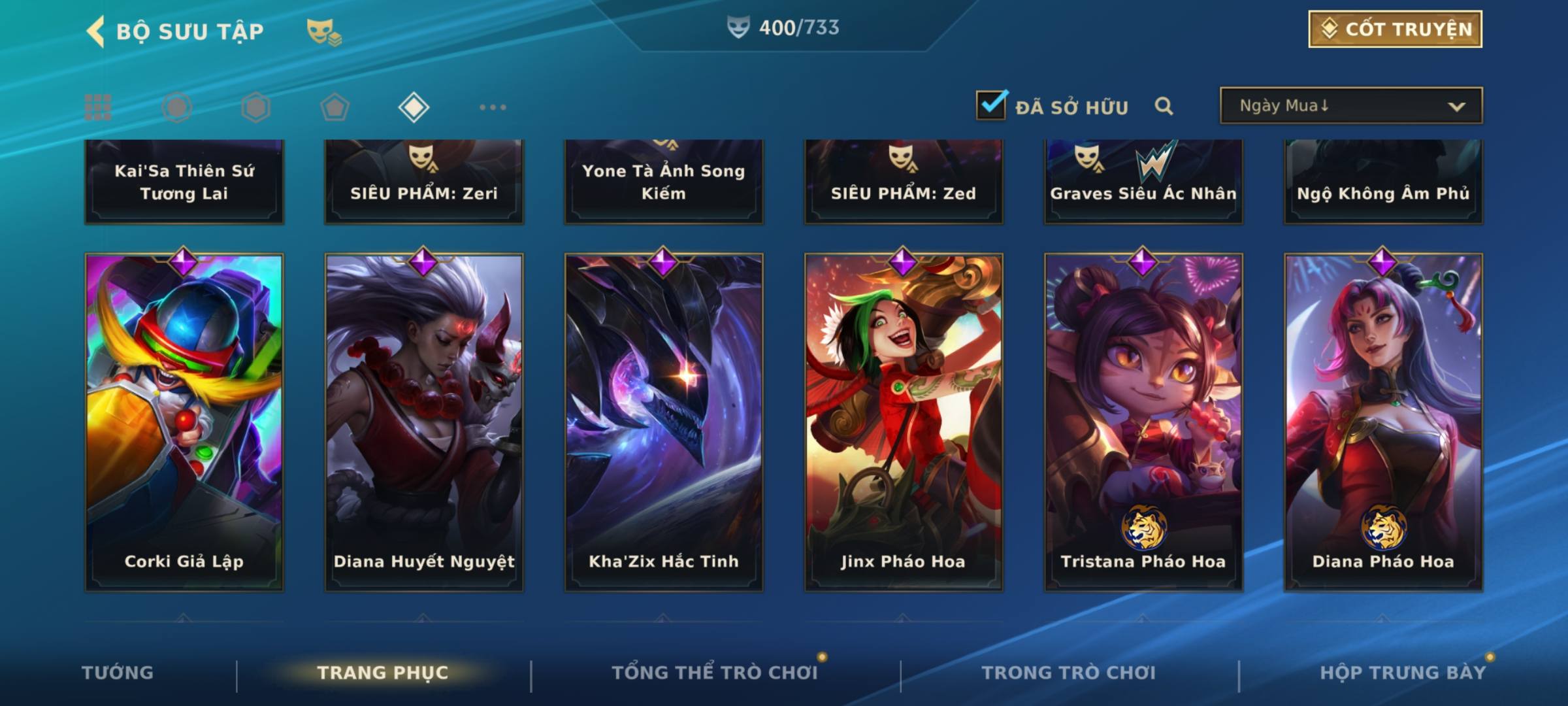1568x706 pixels.
Task: Select the grid all-skins filter
Action: pos(98,107)
